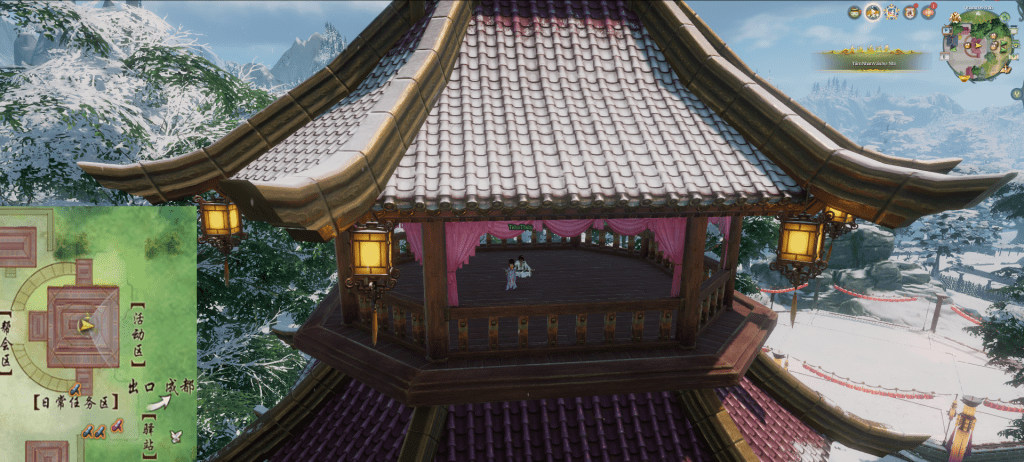Image resolution: width=1024 pixels, height=462 pixels.
Task: Open the blue star badge emblem icon
Action: (892, 12)
